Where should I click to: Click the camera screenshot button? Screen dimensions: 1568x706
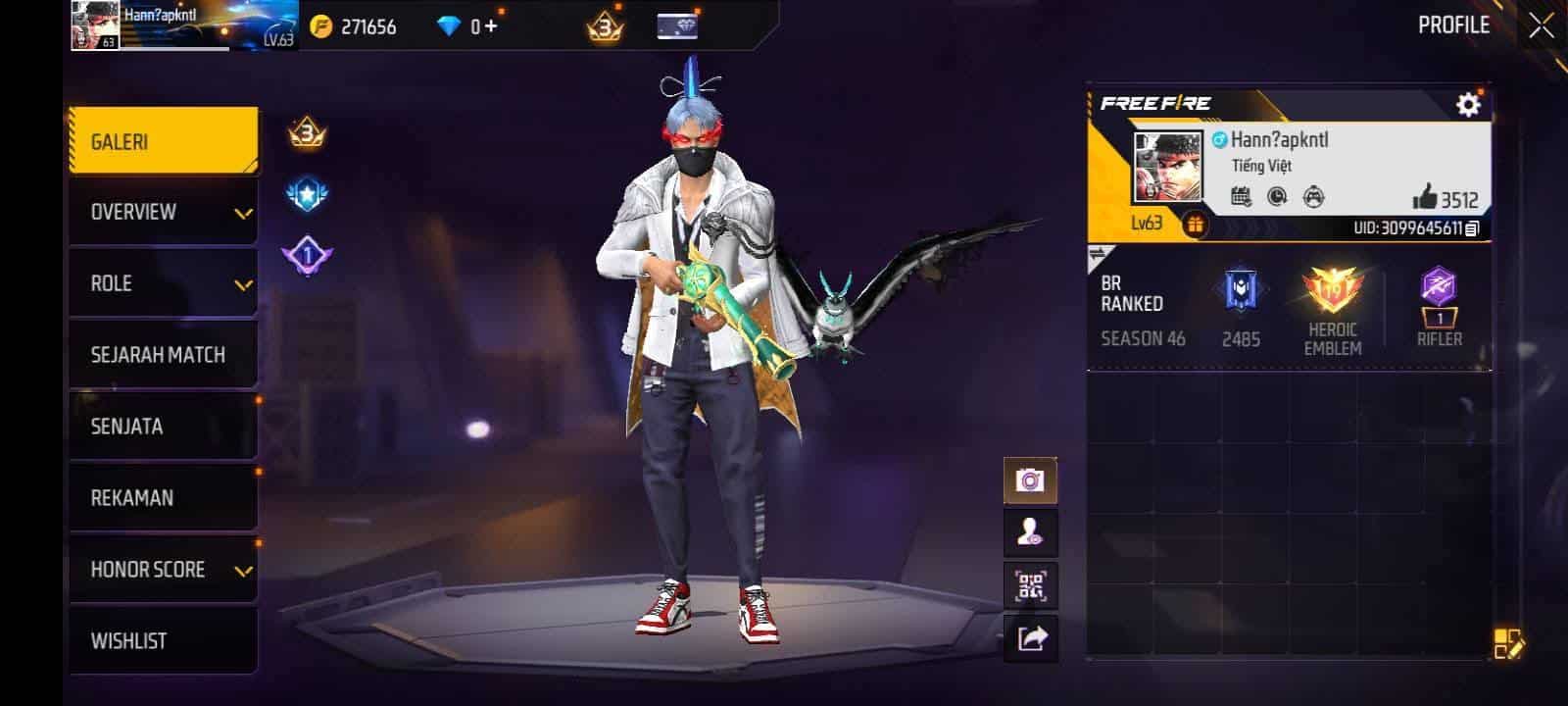click(x=1030, y=480)
